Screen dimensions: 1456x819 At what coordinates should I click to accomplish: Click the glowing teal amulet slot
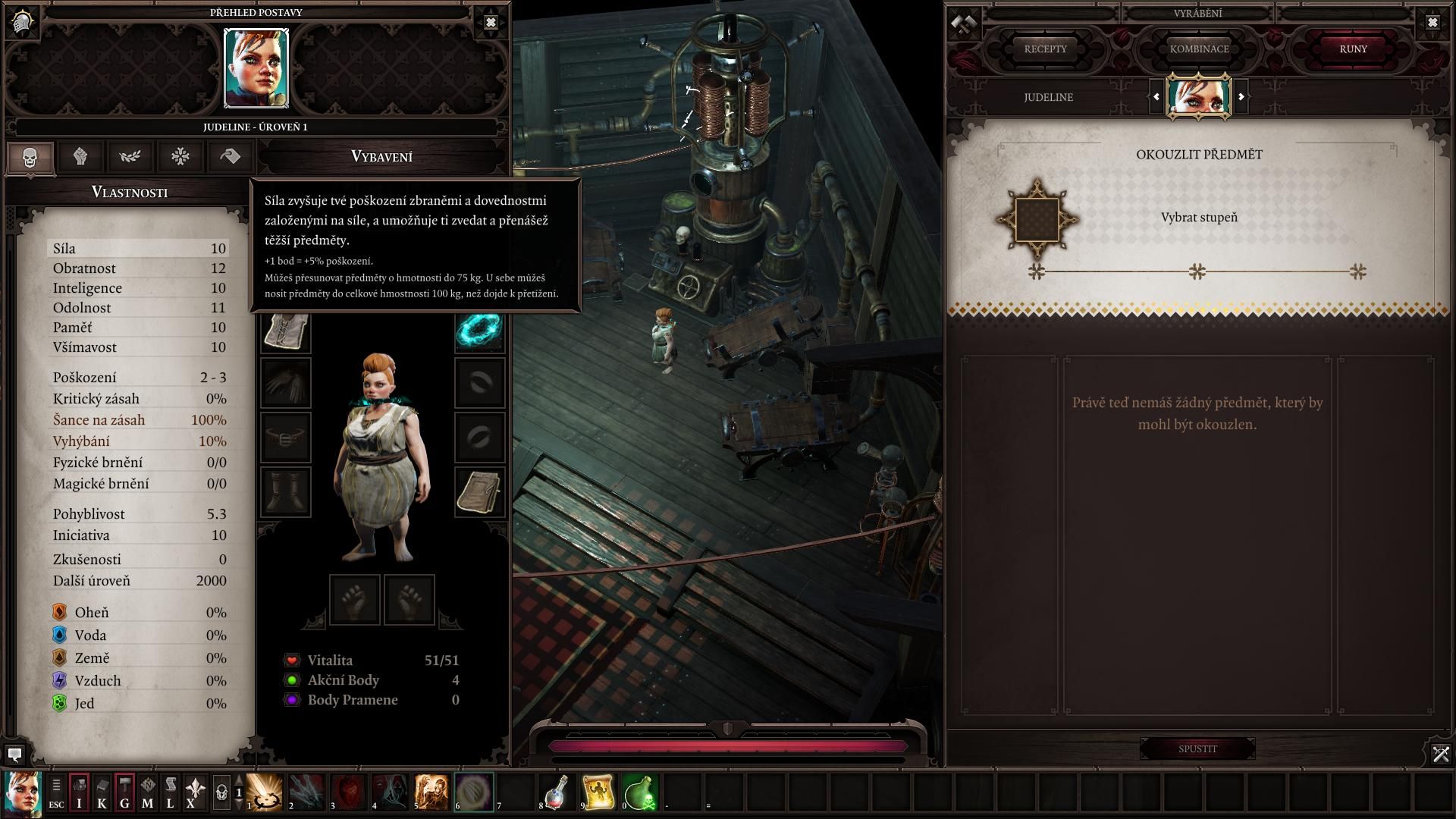click(479, 329)
